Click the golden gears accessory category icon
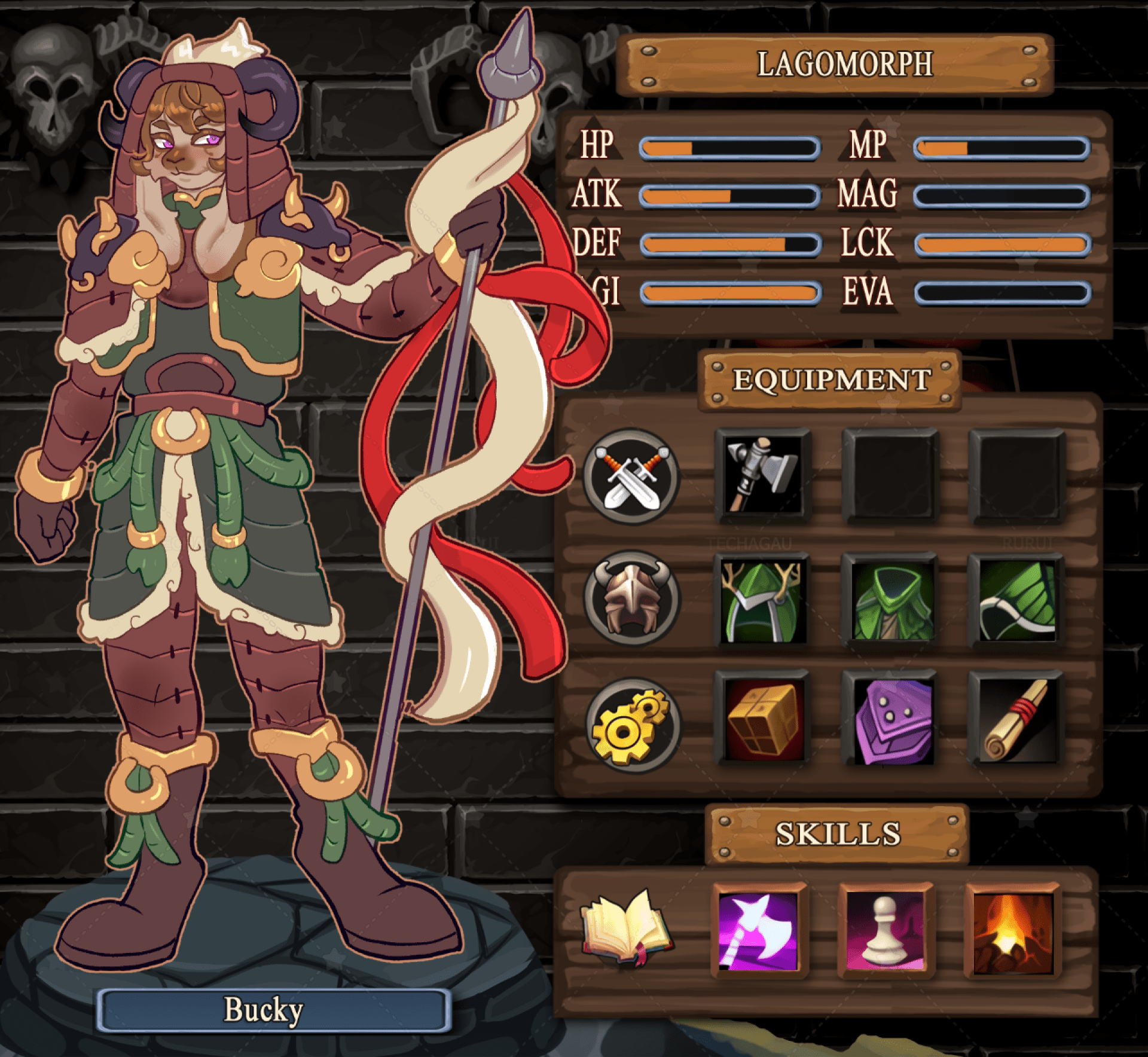 (631, 725)
